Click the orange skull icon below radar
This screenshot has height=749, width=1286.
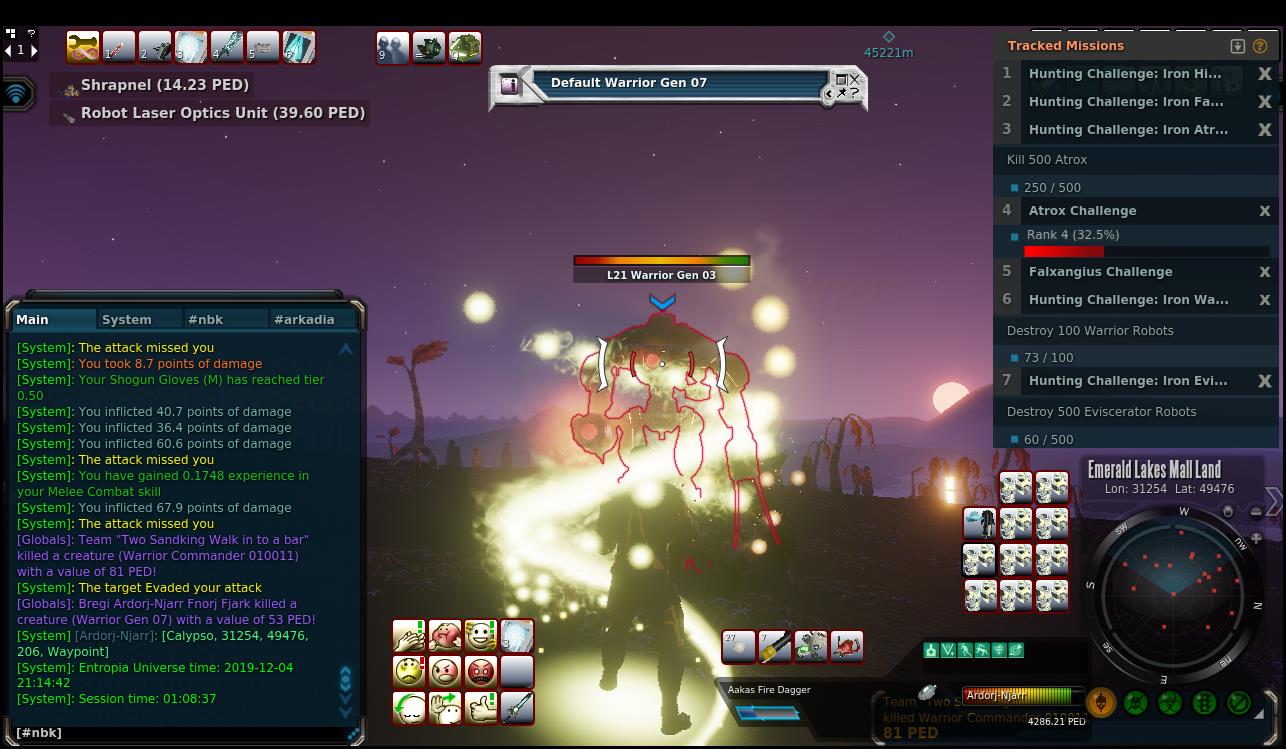pyautogui.click(x=1101, y=703)
